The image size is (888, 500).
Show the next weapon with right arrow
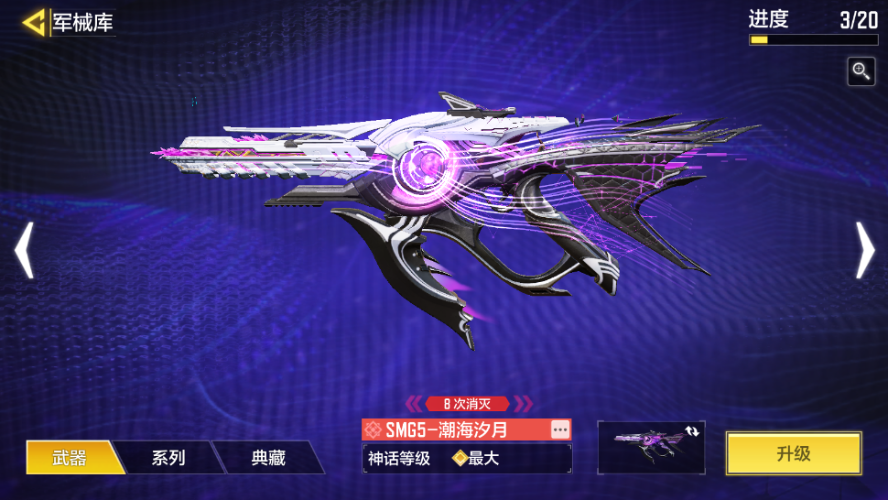[865, 250]
